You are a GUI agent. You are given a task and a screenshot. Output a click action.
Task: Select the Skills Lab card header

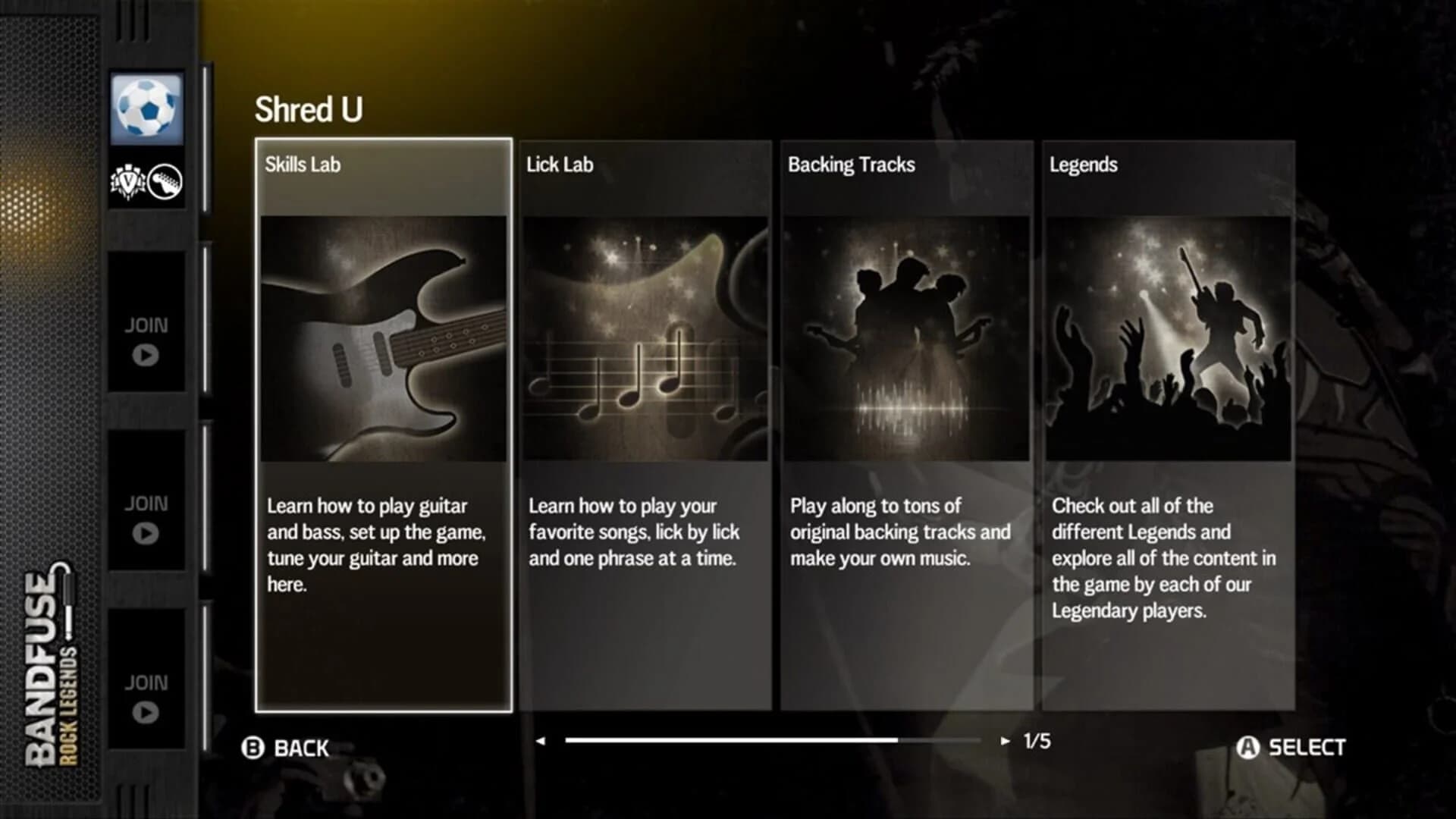pyautogui.click(x=304, y=165)
